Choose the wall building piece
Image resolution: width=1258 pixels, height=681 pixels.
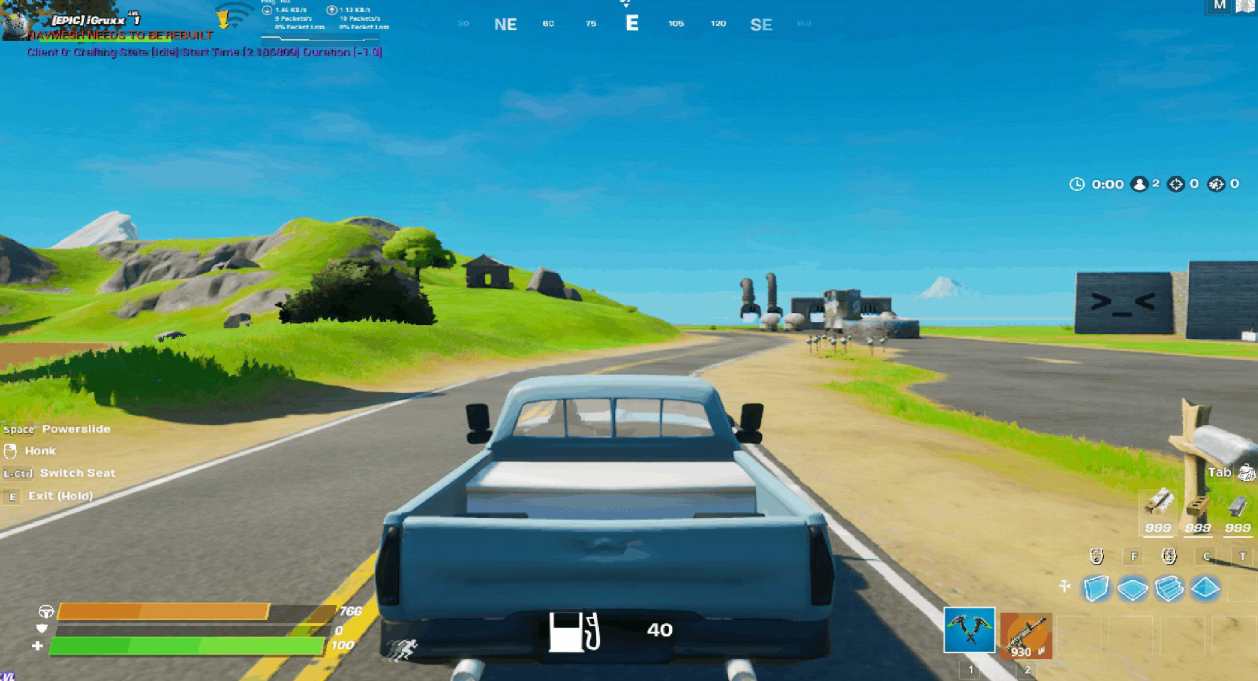[x=1097, y=589]
